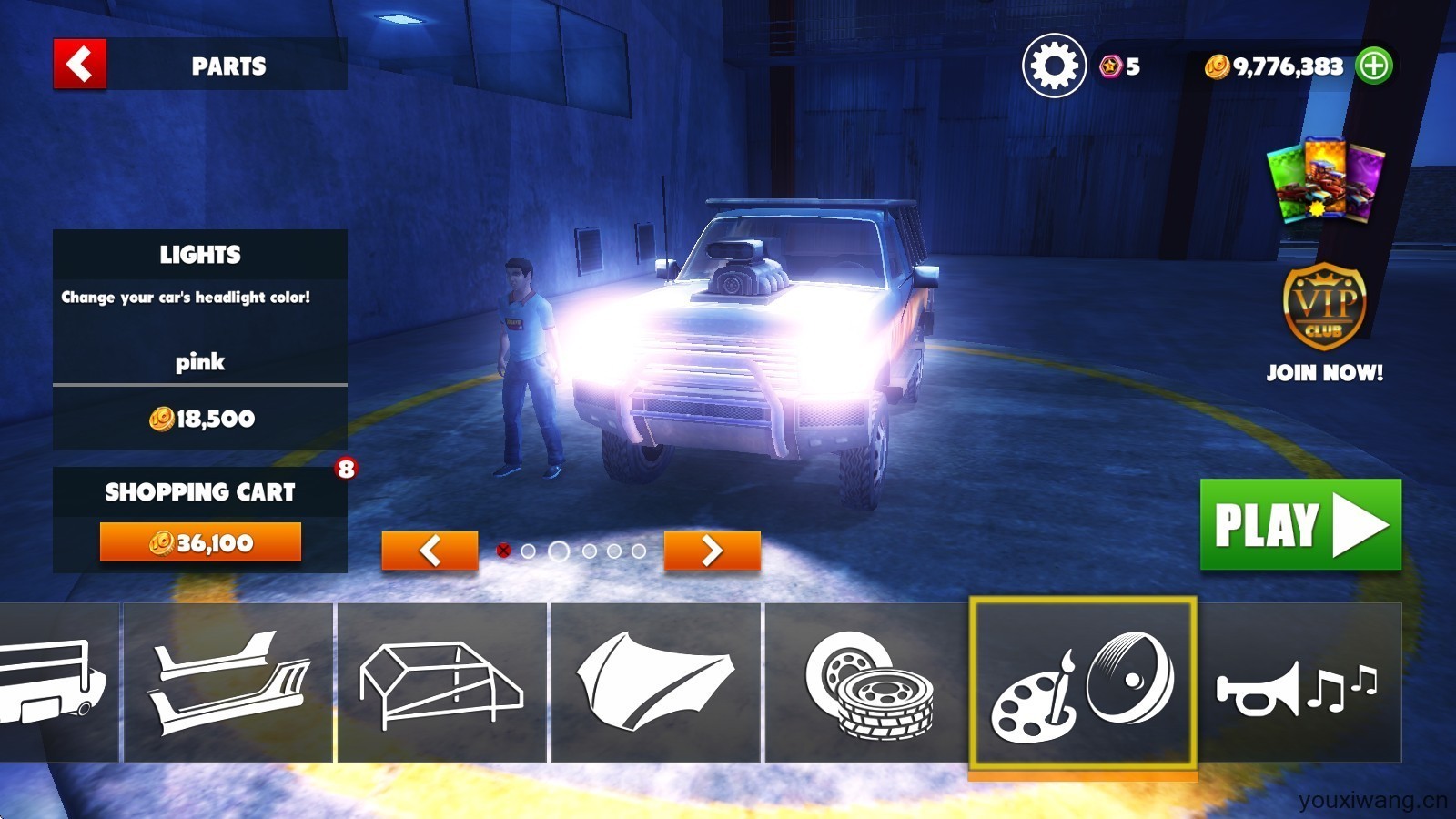Show the next headlight color
The image size is (1456, 819).
coord(712,551)
